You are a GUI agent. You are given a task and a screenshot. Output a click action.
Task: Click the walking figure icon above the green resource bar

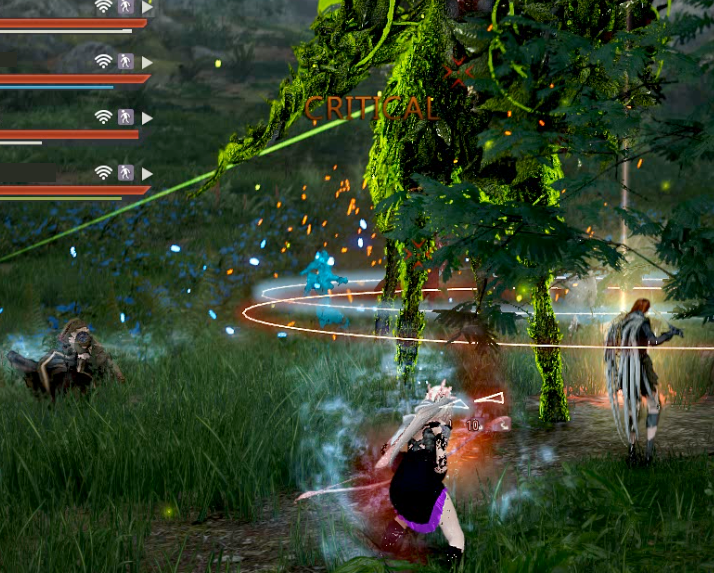click(126, 173)
